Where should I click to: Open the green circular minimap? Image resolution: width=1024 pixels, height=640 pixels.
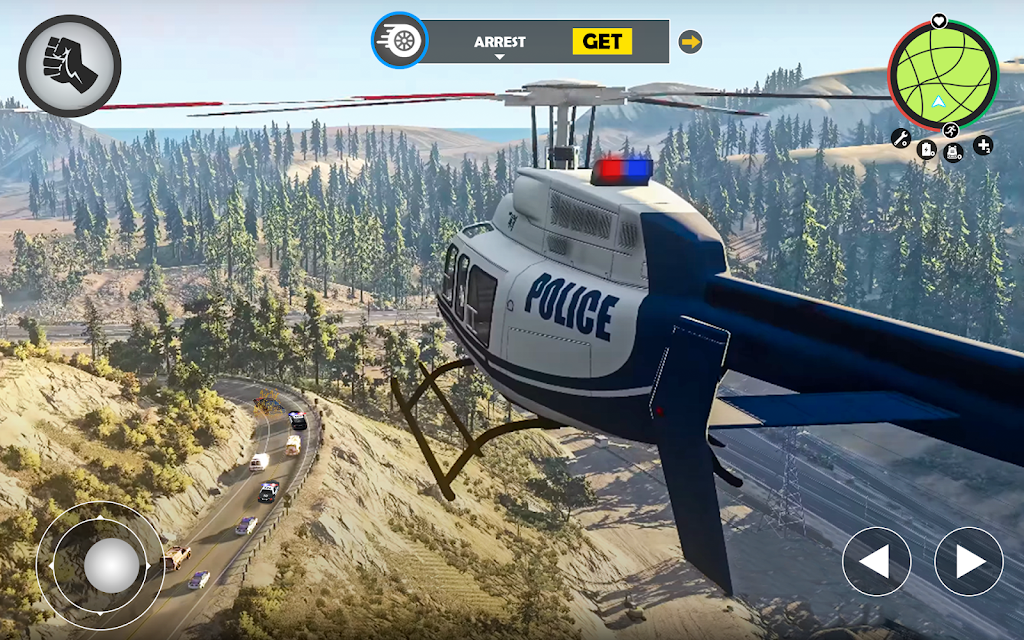tap(942, 75)
